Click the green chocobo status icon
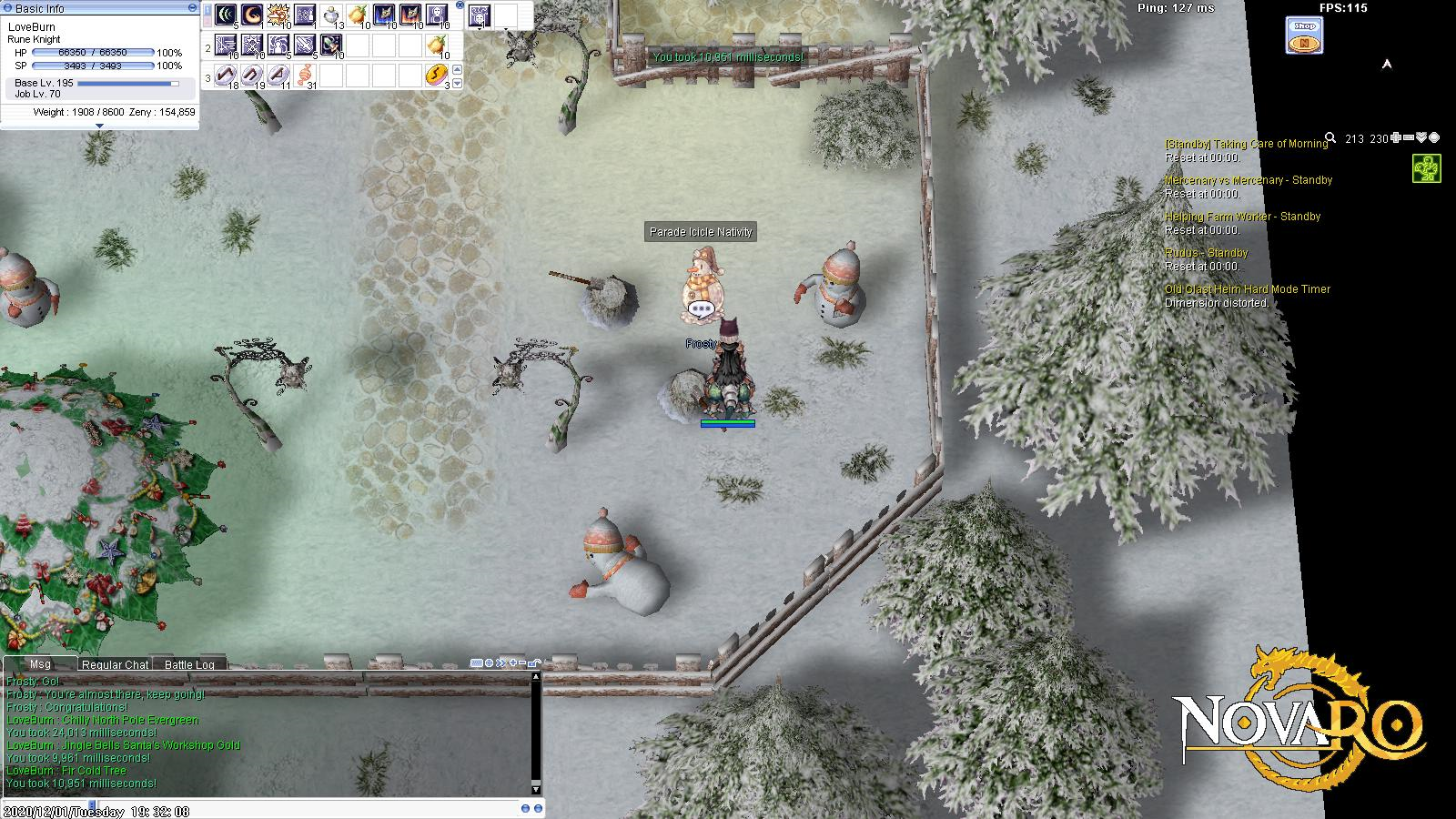 [1426, 168]
